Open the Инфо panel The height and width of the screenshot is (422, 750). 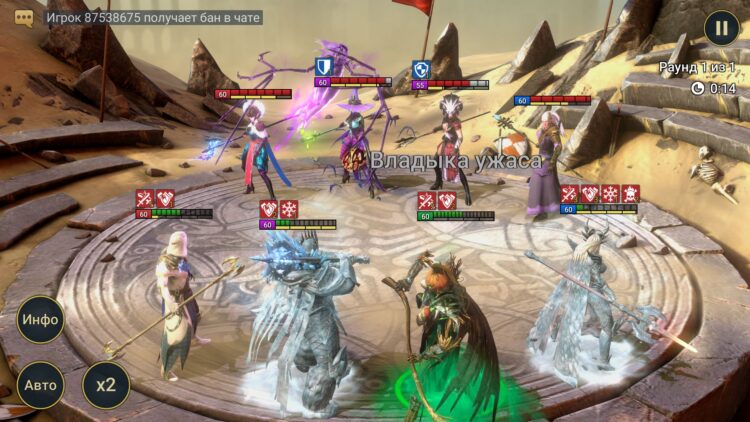click(x=41, y=320)
